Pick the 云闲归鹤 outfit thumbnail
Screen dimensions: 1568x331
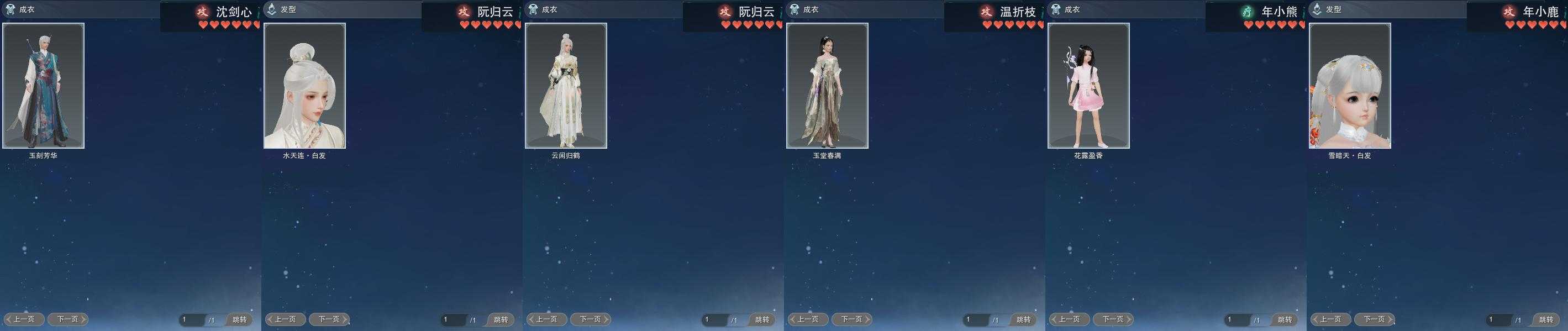tap(565, 86)
